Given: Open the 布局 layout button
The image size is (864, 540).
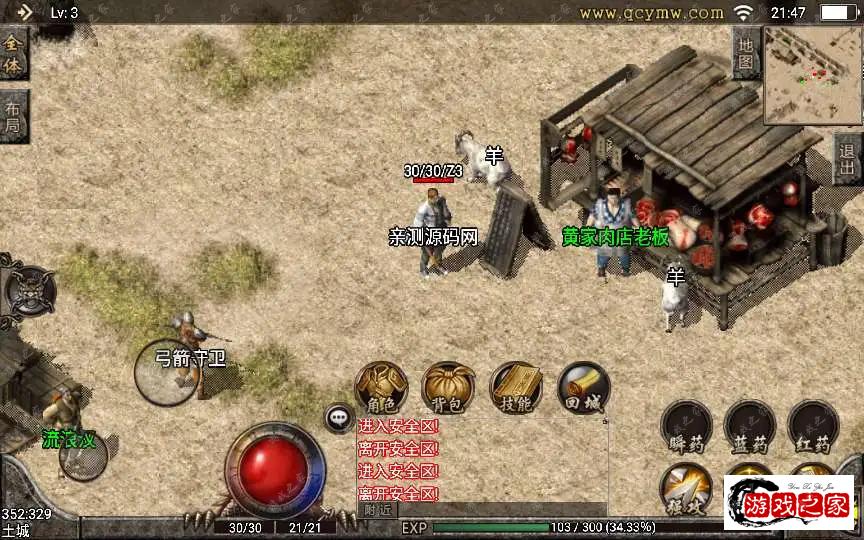Looking at the screenshot, I should click(13, 117).
